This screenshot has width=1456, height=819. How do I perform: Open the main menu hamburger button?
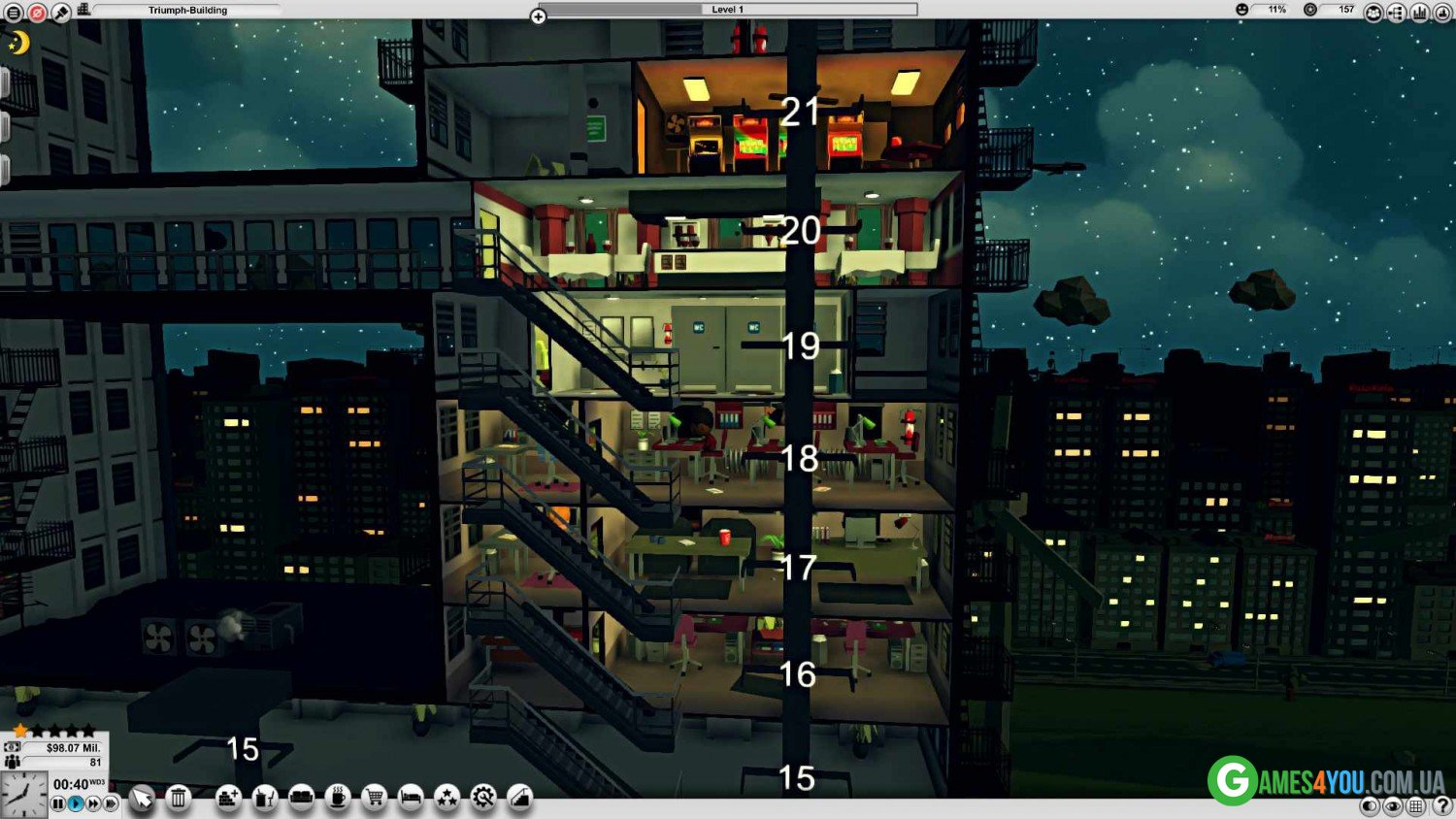coord(14,13)
